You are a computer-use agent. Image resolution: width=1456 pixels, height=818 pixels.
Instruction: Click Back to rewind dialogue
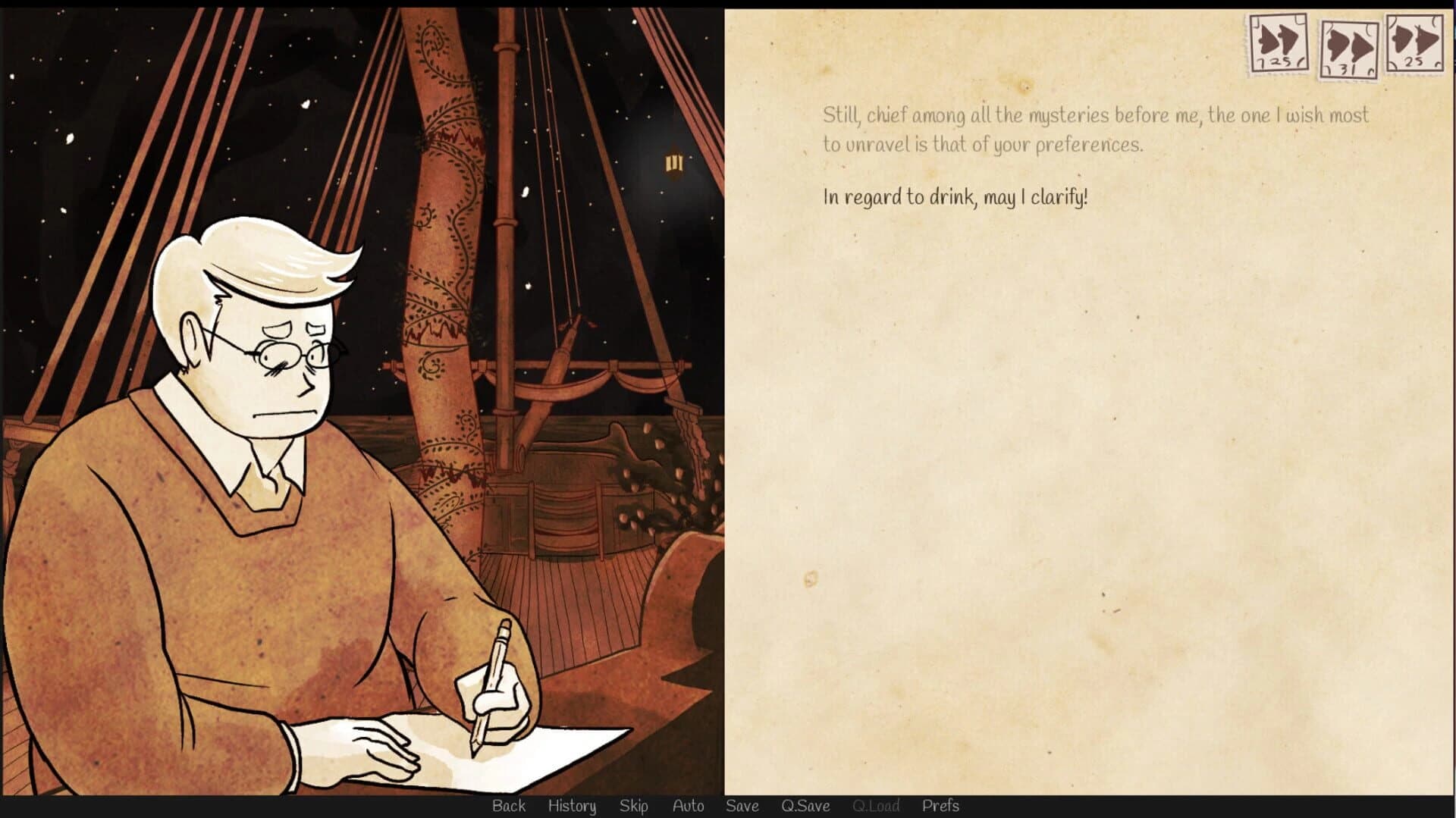pos(509,806)
